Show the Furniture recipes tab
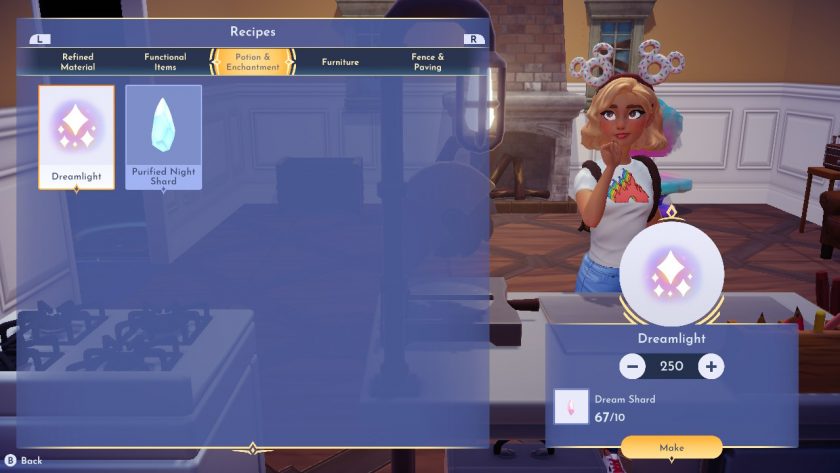Image resolution: width=840 pixels, height=473 pixels. (340, 62)
